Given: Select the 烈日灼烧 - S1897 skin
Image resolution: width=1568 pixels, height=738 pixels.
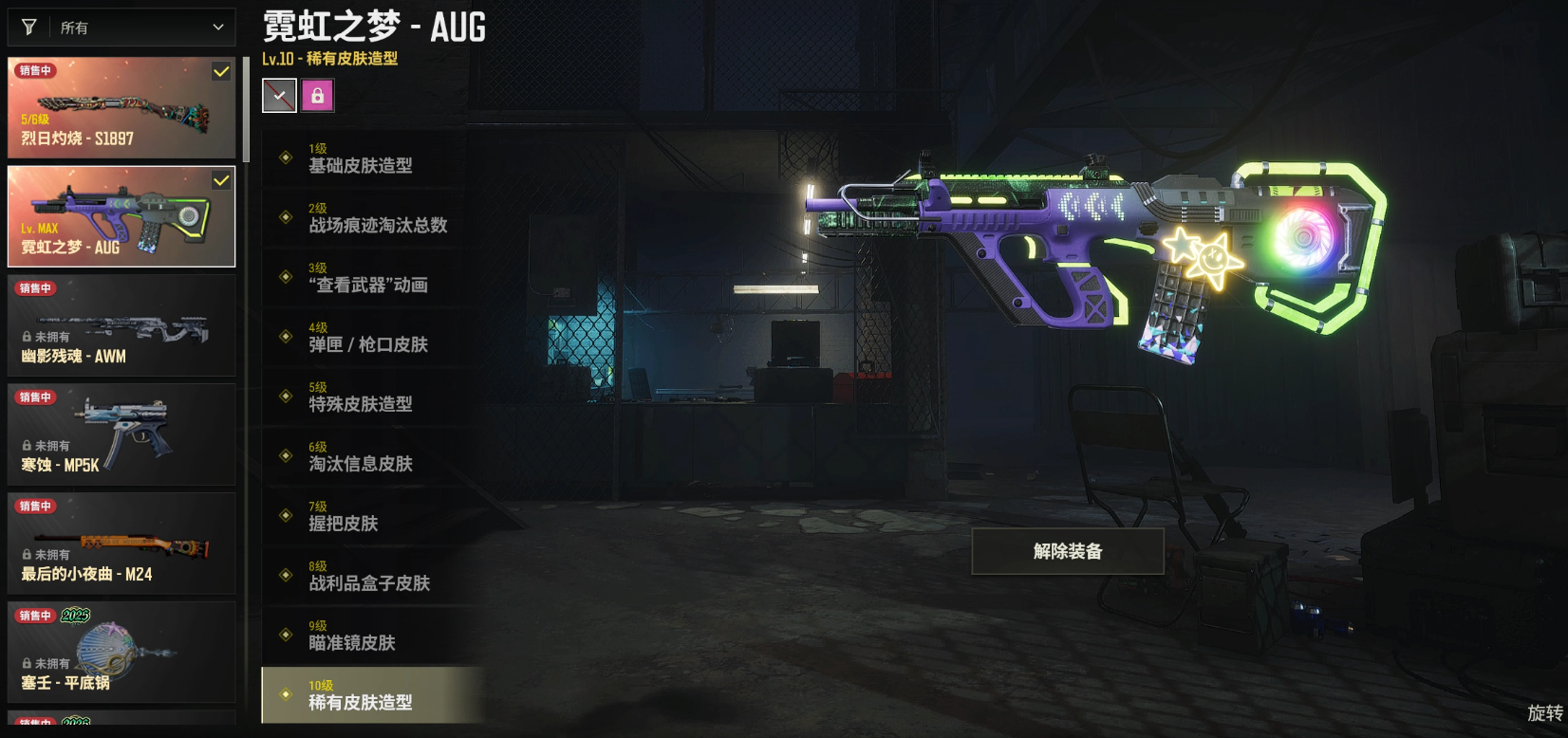Looking at the screenshot, I should (121, 108).
